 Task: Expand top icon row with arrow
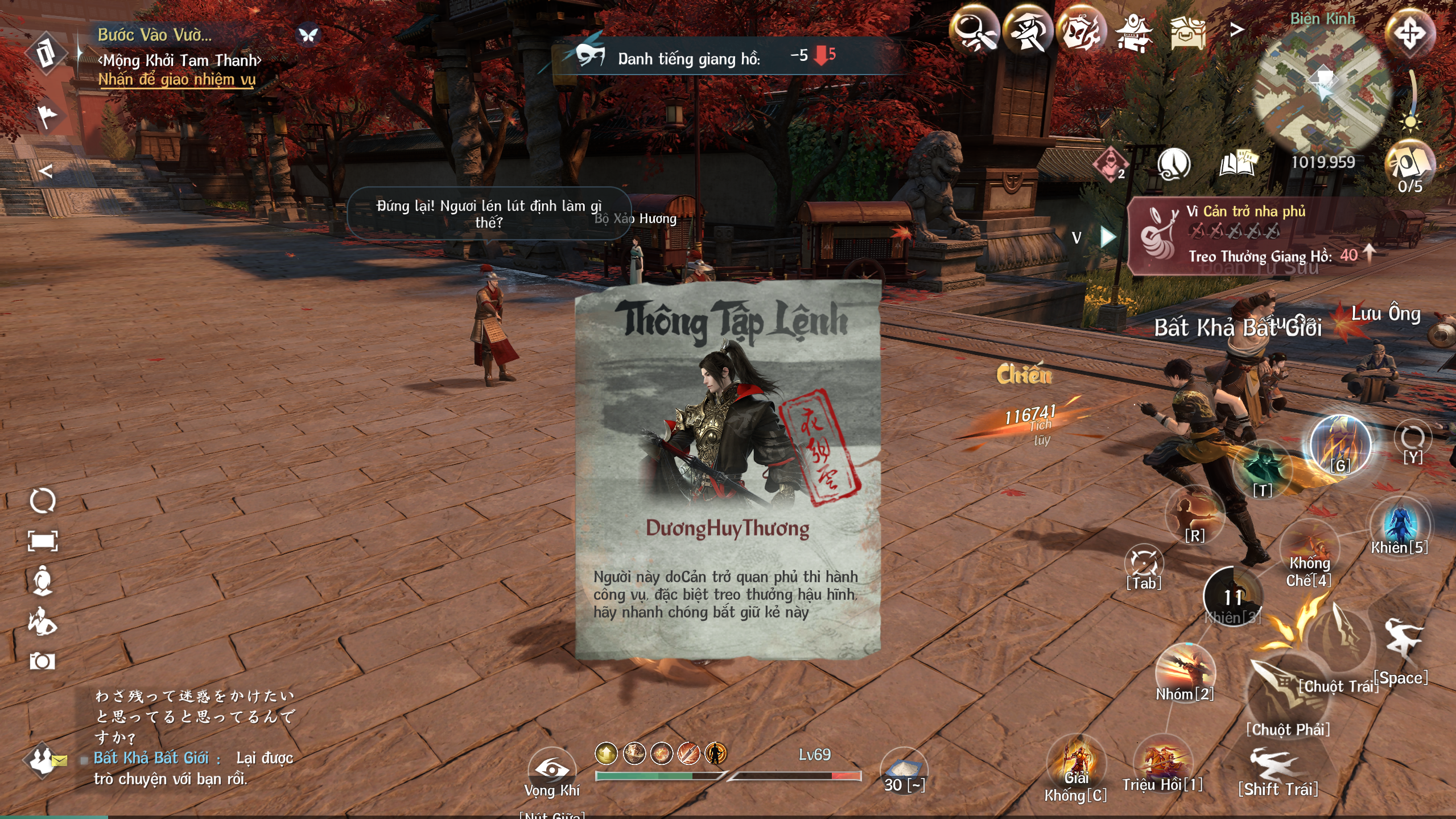tap(1236, 30)
